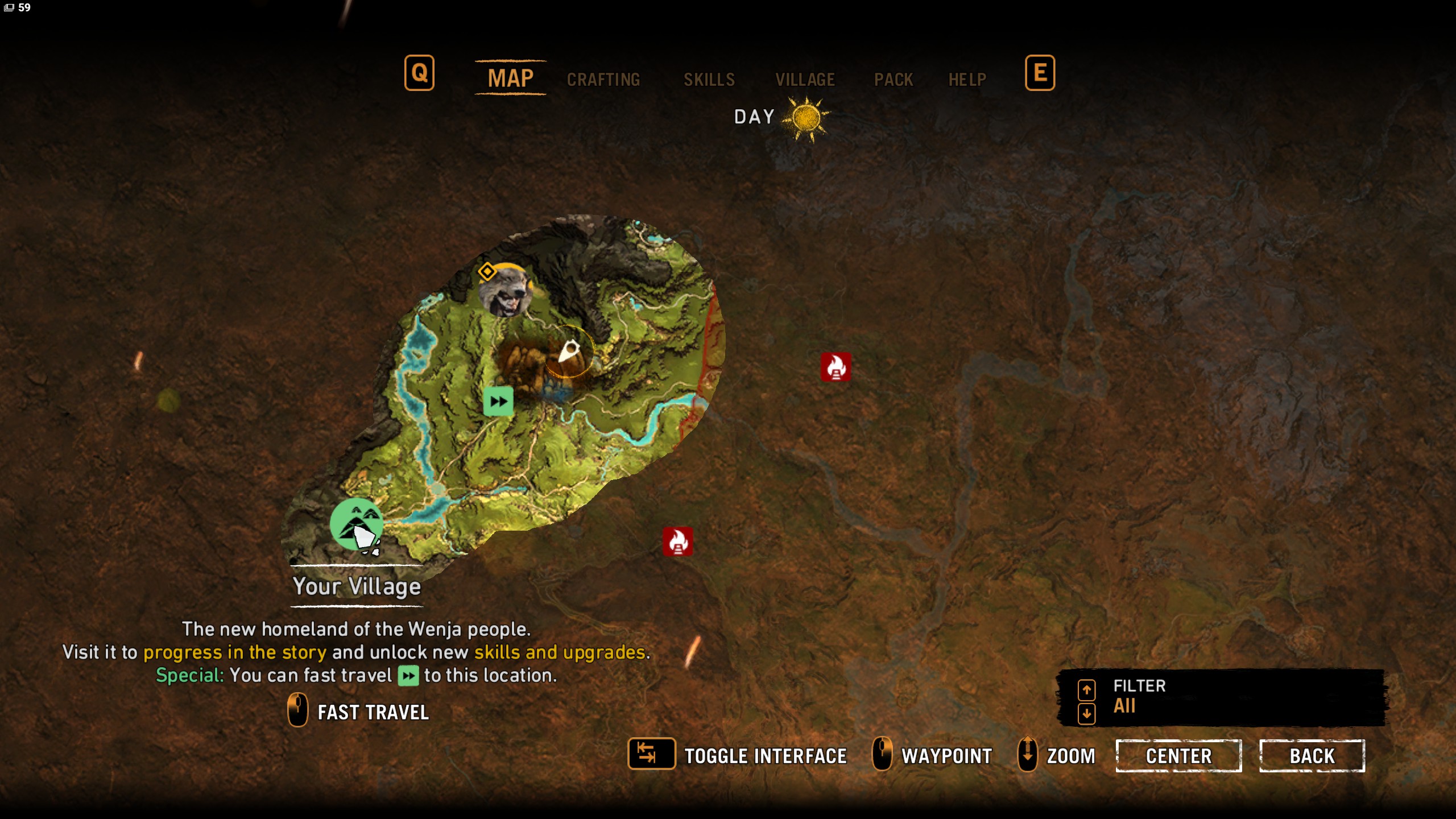Click the Back button
Image resolution: width=1456 pixels, height=819 pixels.
(x=1312, y=756)
